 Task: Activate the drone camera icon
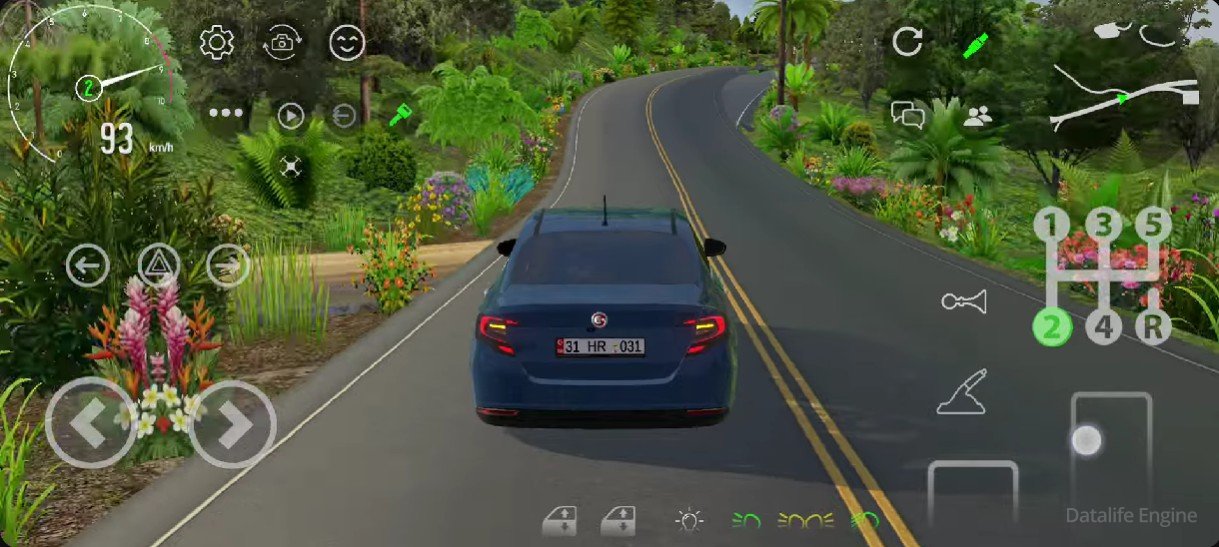pos(291,167)
